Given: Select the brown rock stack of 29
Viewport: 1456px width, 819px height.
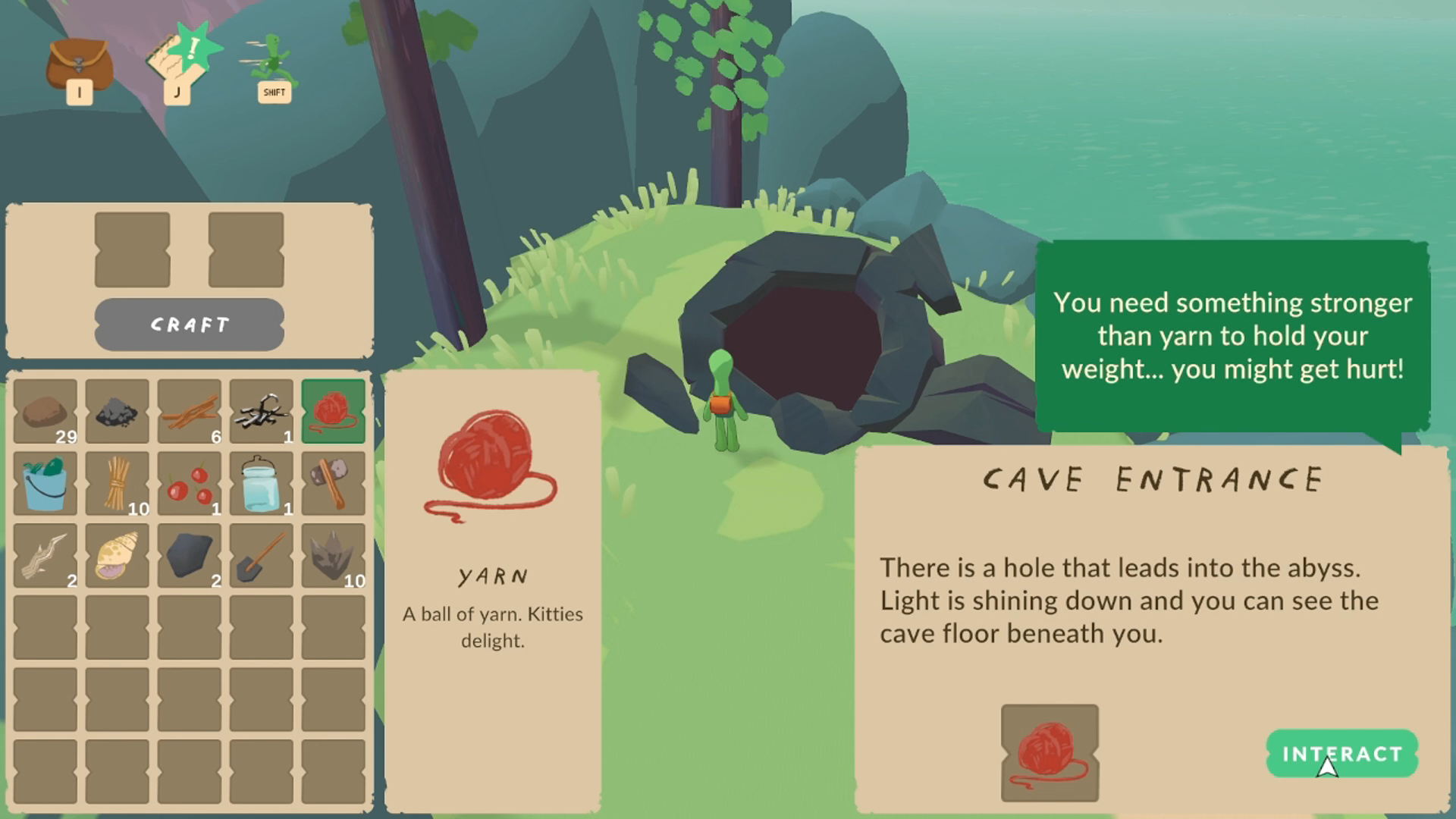Looking at the screenshot, I should click(x=45, y=411).
